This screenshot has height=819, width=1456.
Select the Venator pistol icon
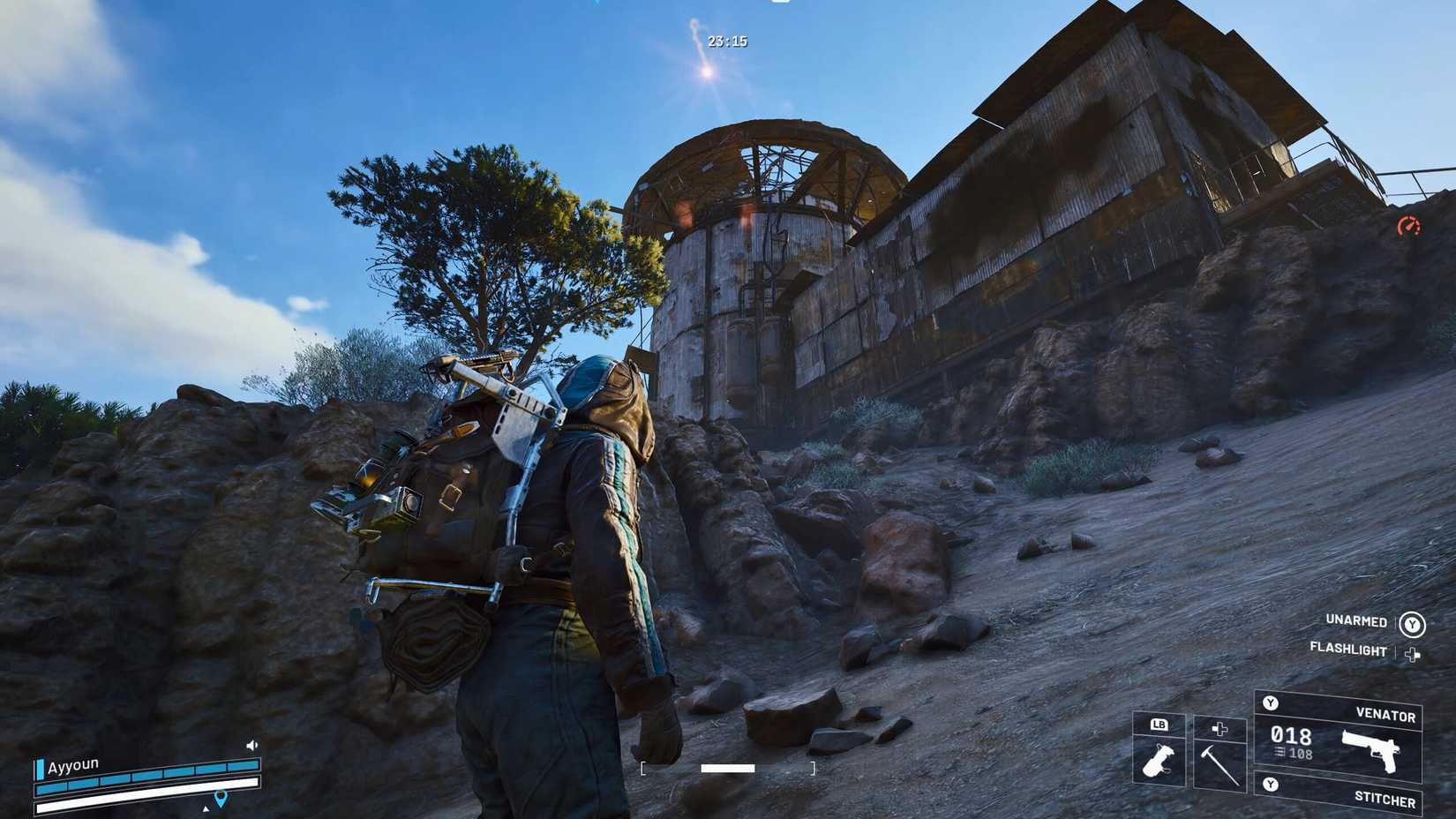click(x=1371, y=752)
